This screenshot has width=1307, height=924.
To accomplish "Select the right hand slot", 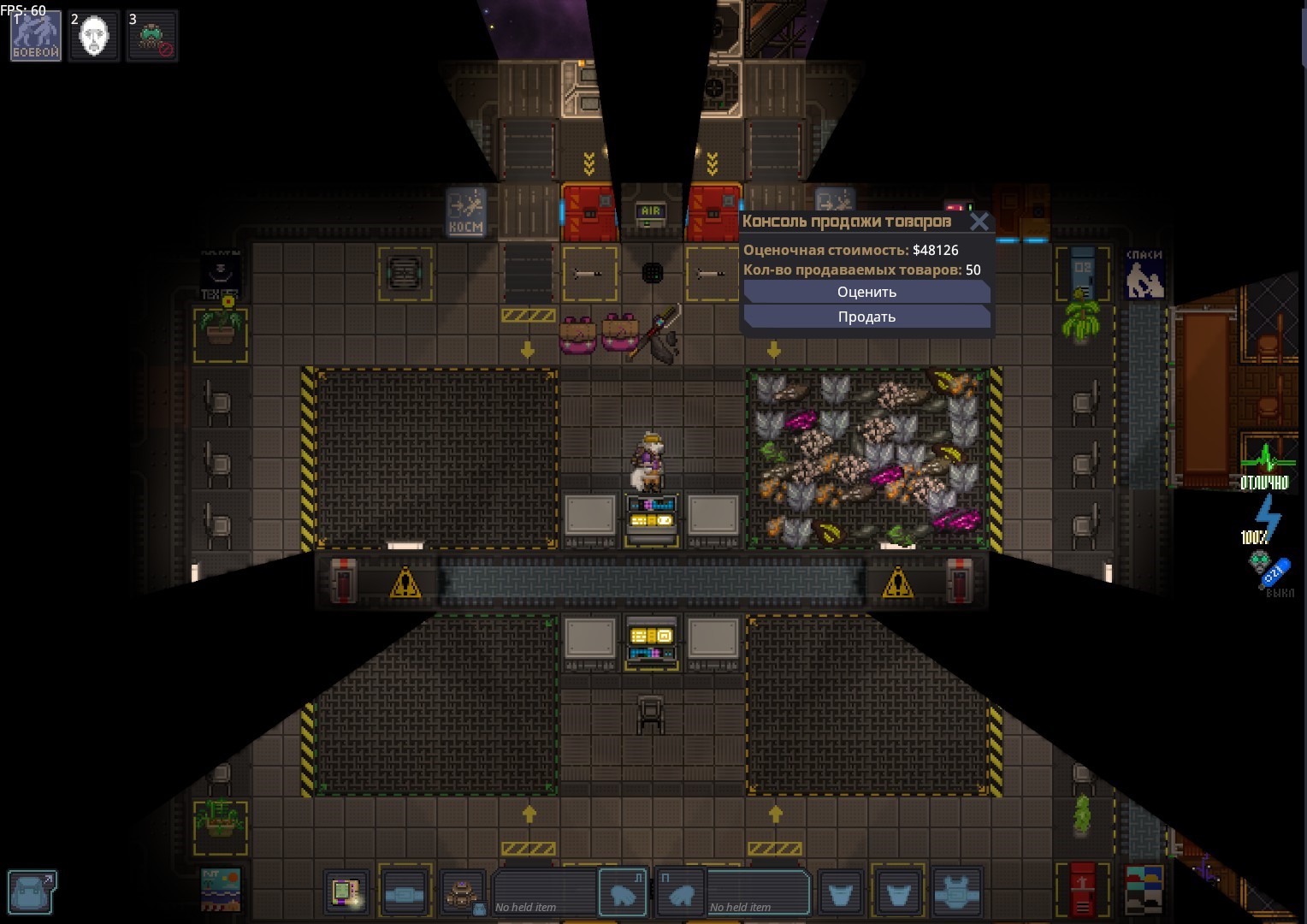I will (x=682, y=892).
